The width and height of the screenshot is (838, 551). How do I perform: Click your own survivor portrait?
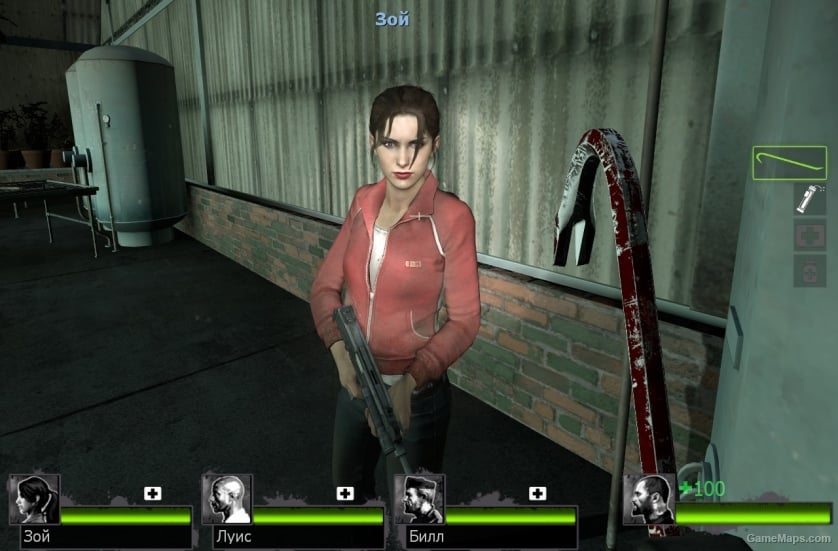[x=648, y=499]
